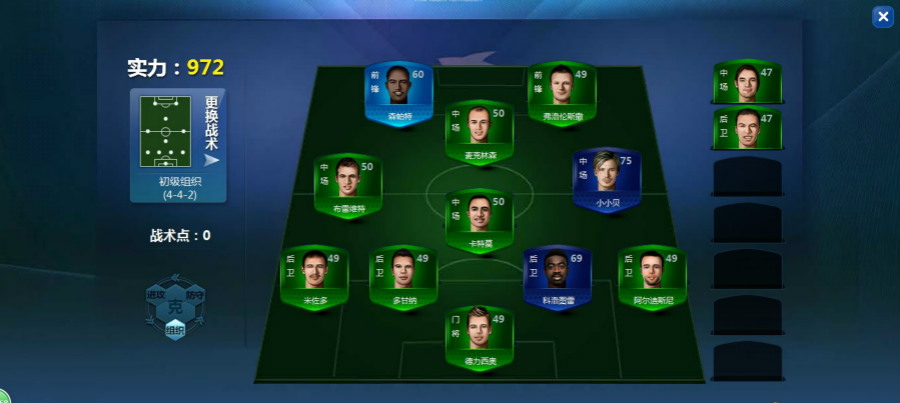Screen dimensions: 900x403
Task: Close the lineup screen
Action: point(882,16)
